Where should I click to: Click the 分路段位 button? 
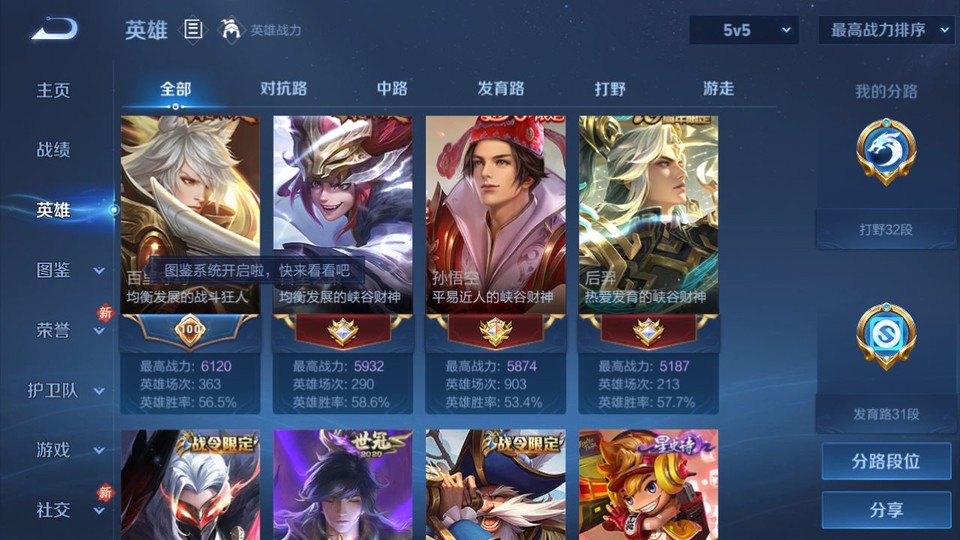coord(886,462)
